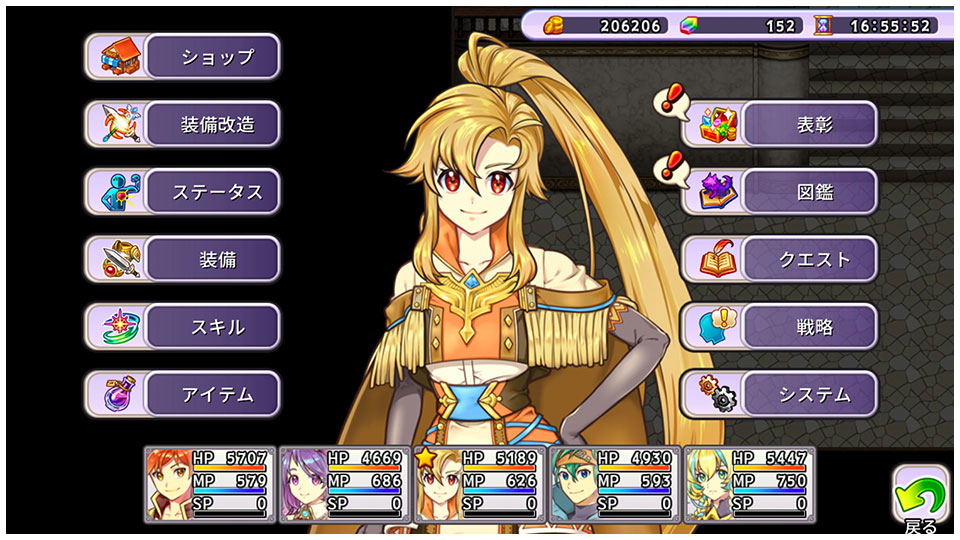
Task: Pick the party member with HP 5447
Action: tap(749, 484)
